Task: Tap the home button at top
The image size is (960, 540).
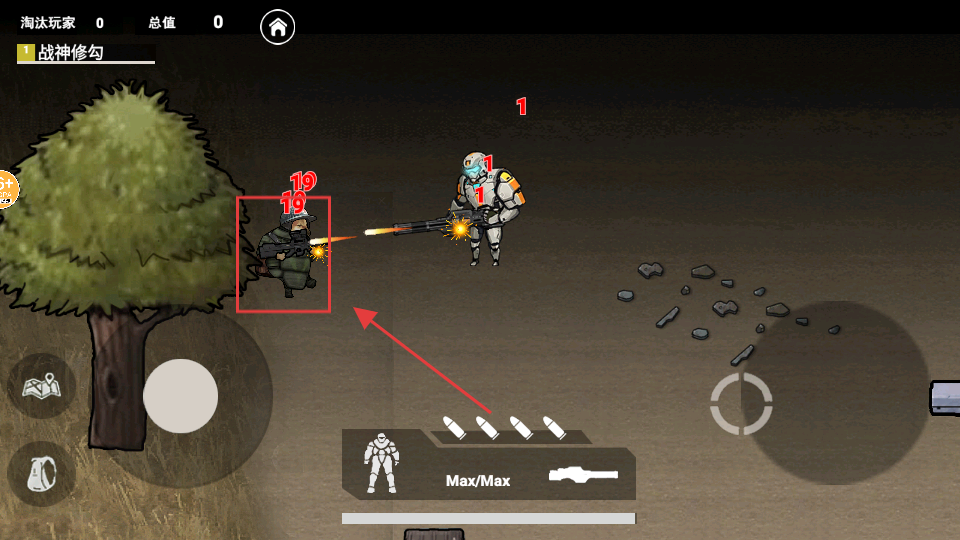Action: (278, 27)
